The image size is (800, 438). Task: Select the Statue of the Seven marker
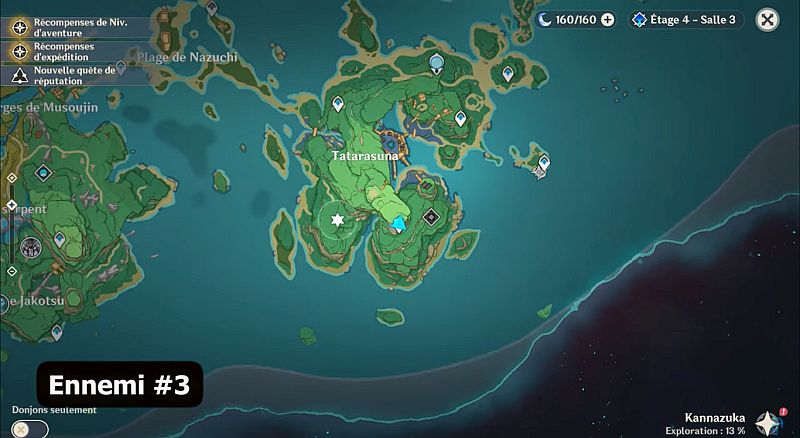[436, 63]
